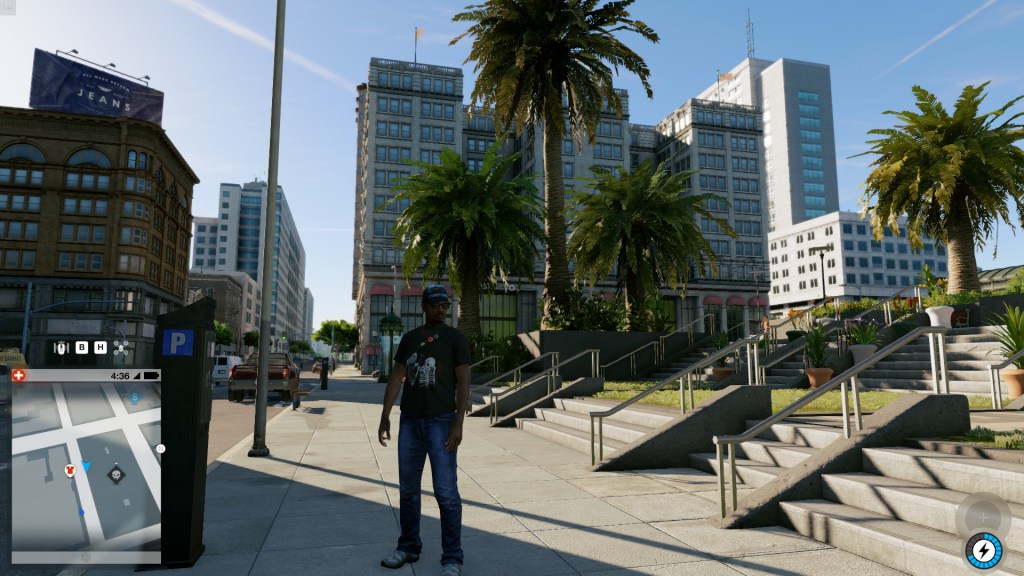
Task: Click the blue player arrow on minimap
Action: pyautogui.click(x=86, y=466)
